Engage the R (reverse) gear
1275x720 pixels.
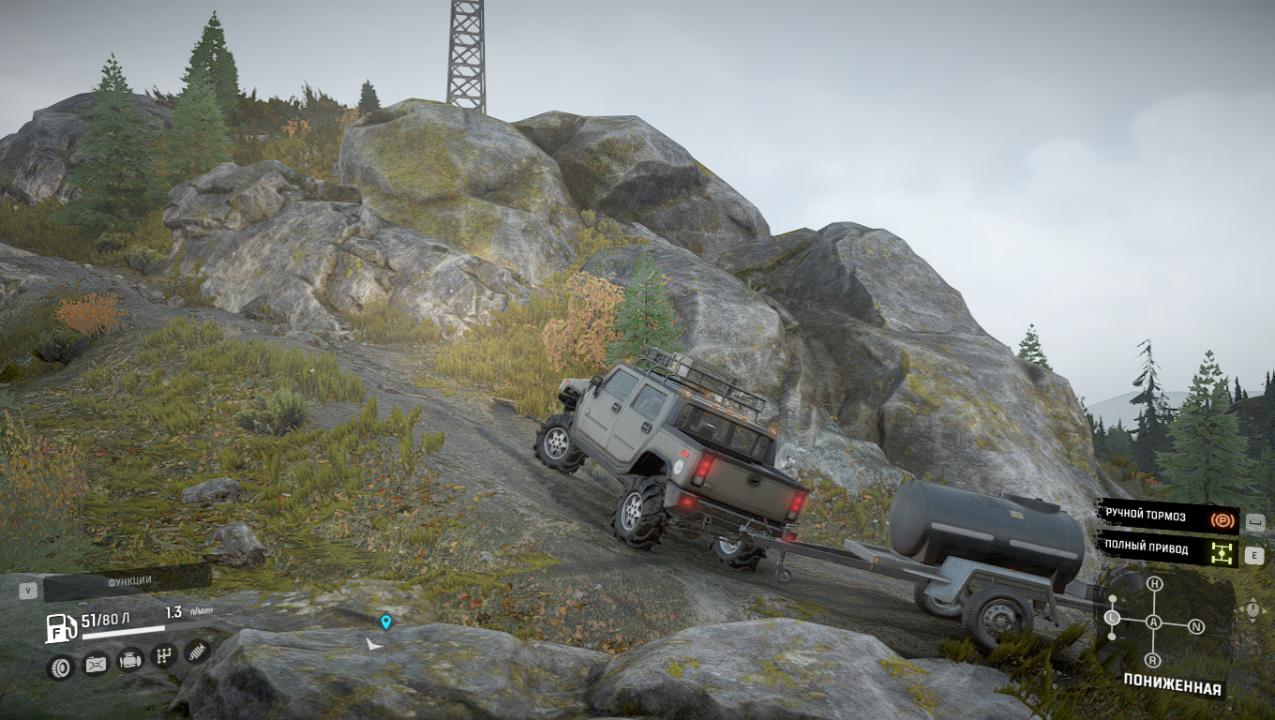[x=1153, y=660]
